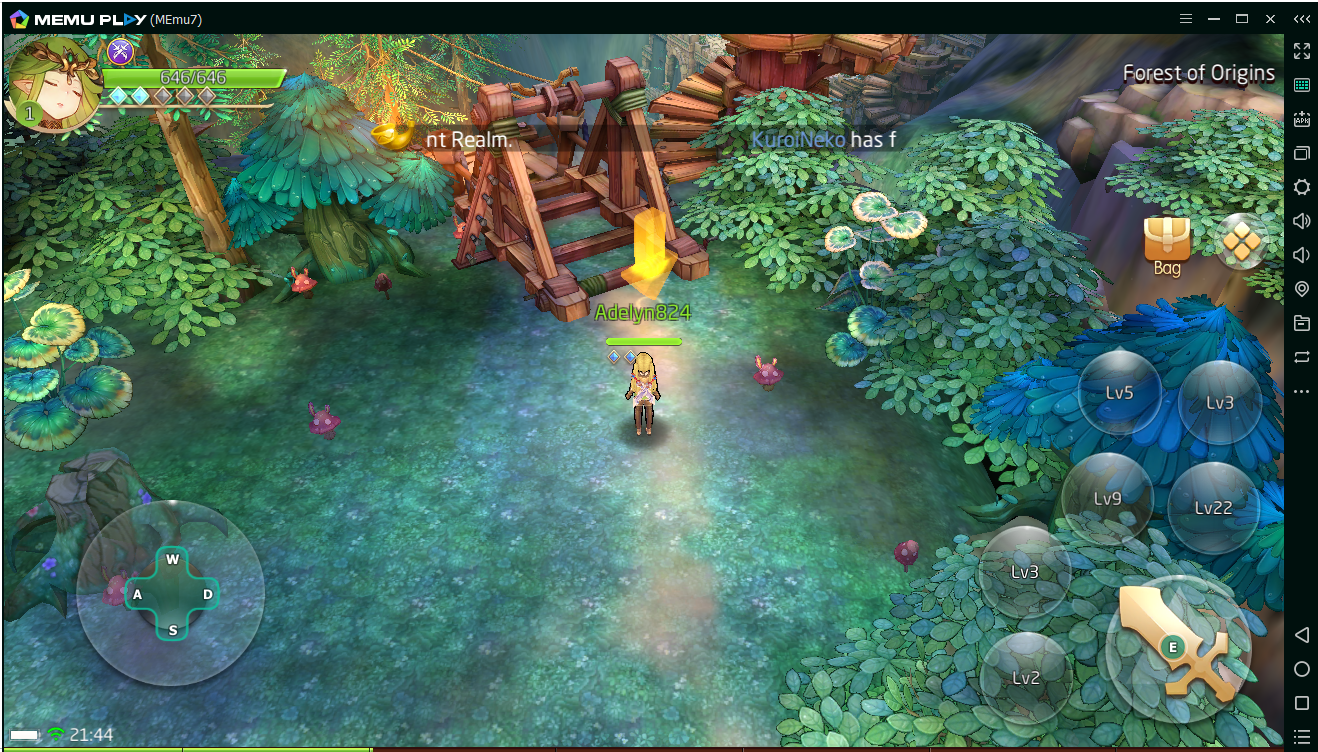Click the virtual movement joystick pad
This screenshot has width=1318, height=752.
[172, 594]
